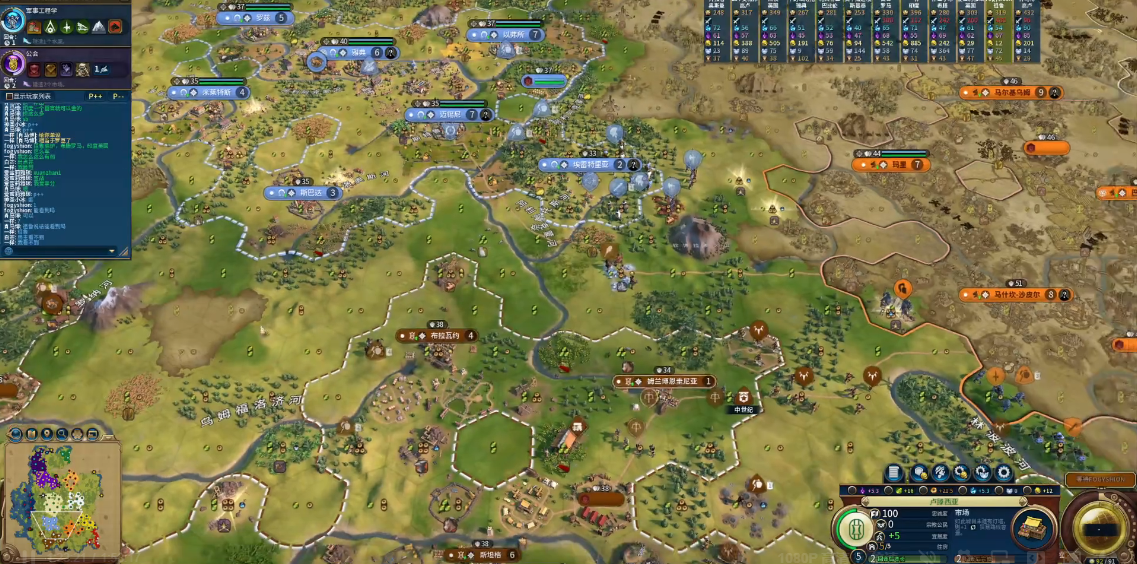Toggle the minimap map pin tool
This screenshot has height=564, width=1137.
pyautogui.click(x=46, y=433)
